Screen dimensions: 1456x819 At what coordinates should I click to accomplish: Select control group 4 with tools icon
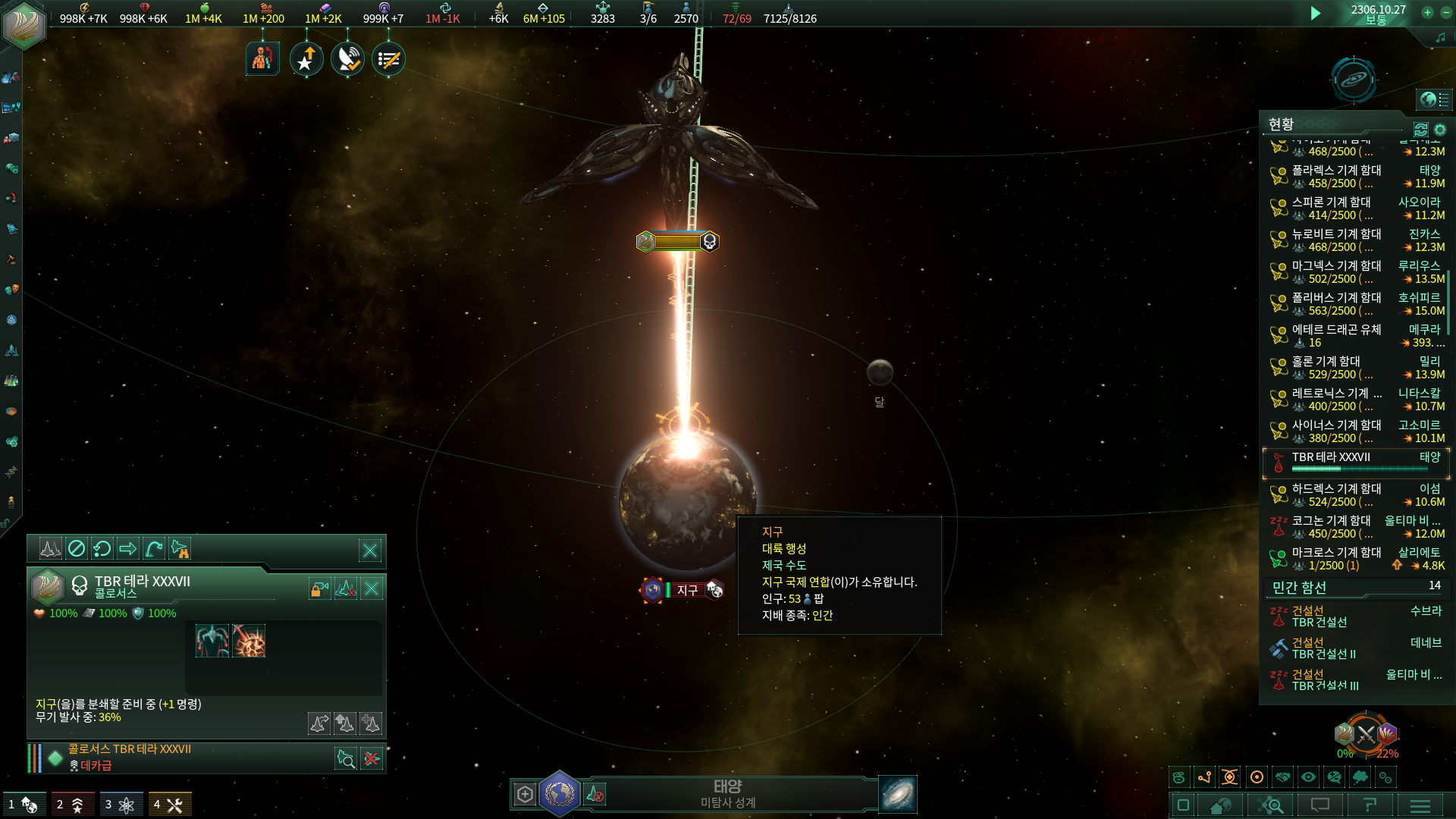pyautogui.click(x=168, y=805)
